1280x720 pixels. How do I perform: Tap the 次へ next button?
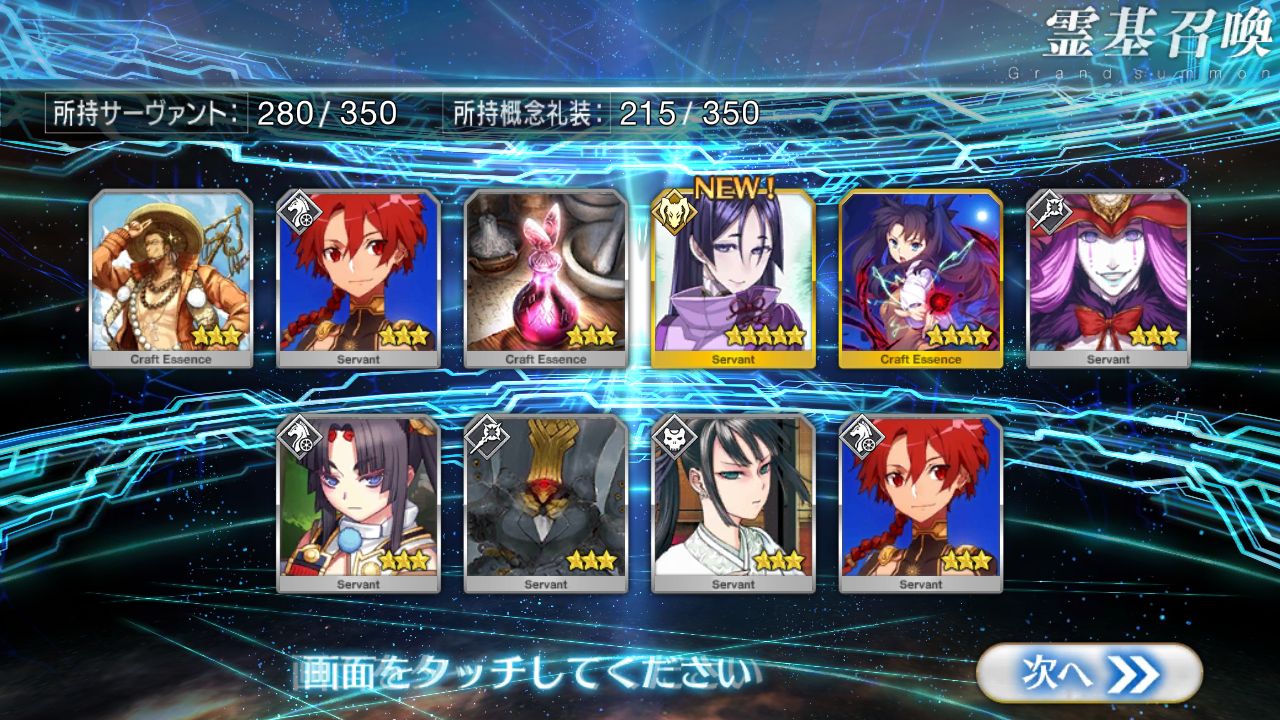pyautogui.click(x=1088, y=673)
